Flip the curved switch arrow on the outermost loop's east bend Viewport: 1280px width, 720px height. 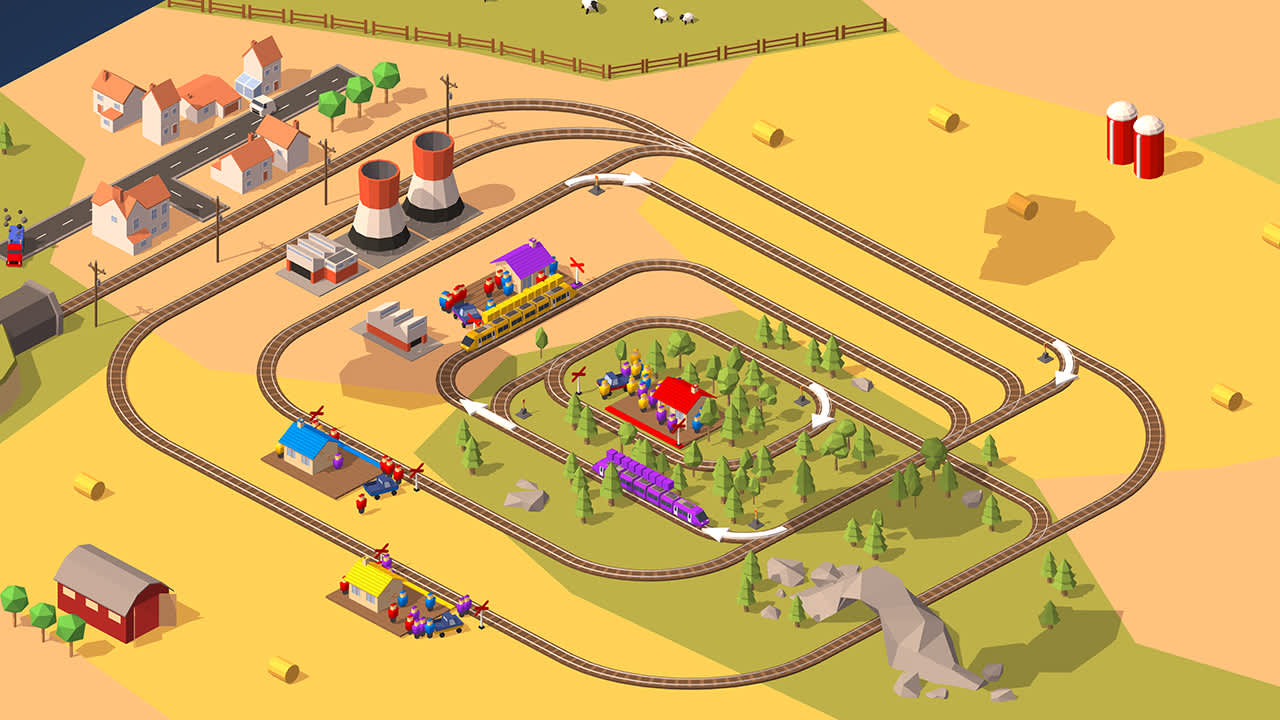[1063, 361]
